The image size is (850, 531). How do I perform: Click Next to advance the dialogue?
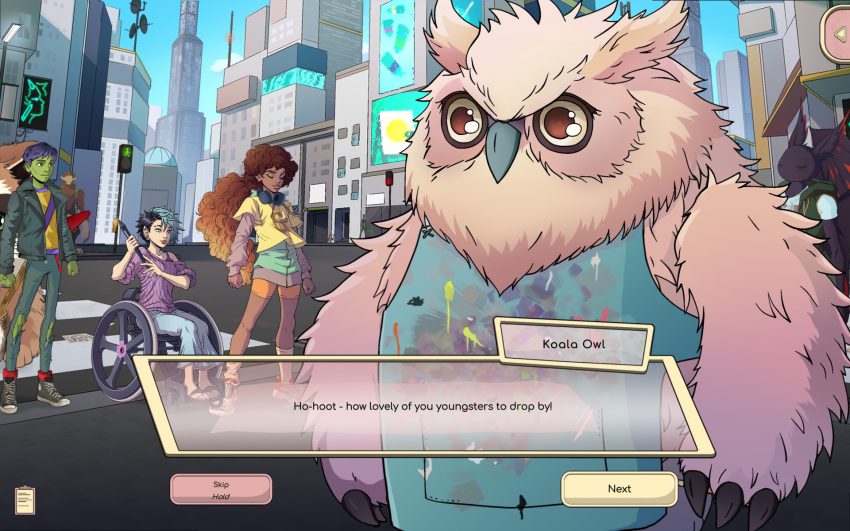point(619,489)
